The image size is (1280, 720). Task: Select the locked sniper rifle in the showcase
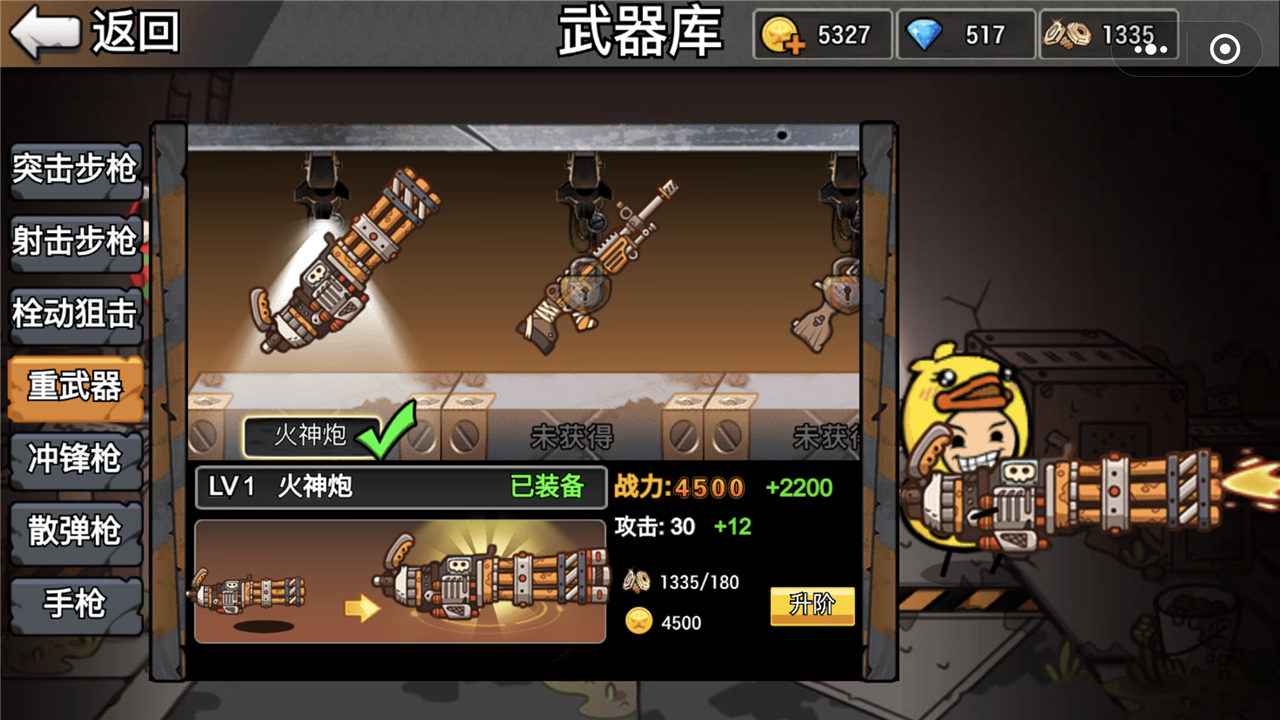pos(600,260)
